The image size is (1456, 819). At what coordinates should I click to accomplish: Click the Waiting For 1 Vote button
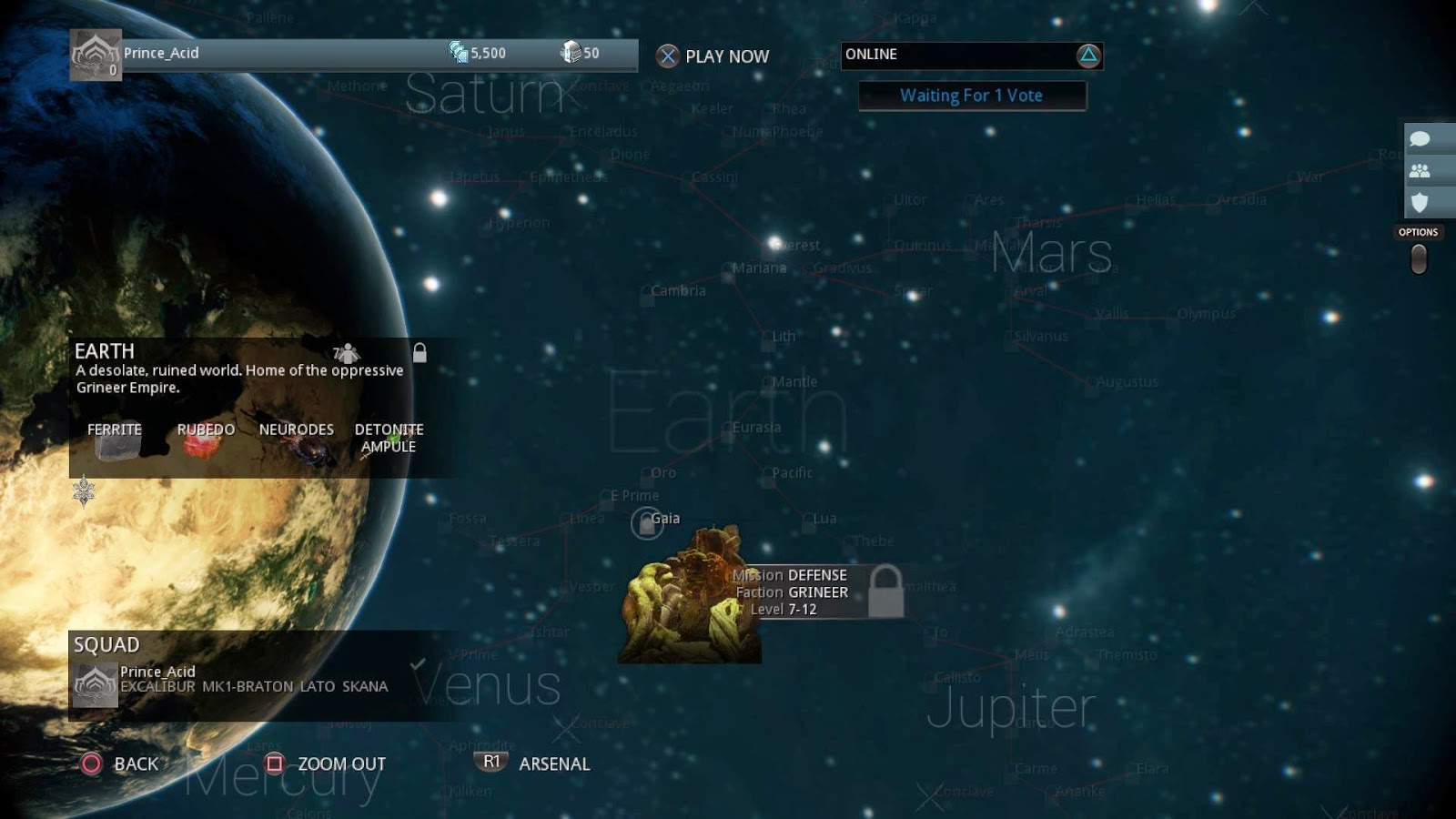point(971,95)
